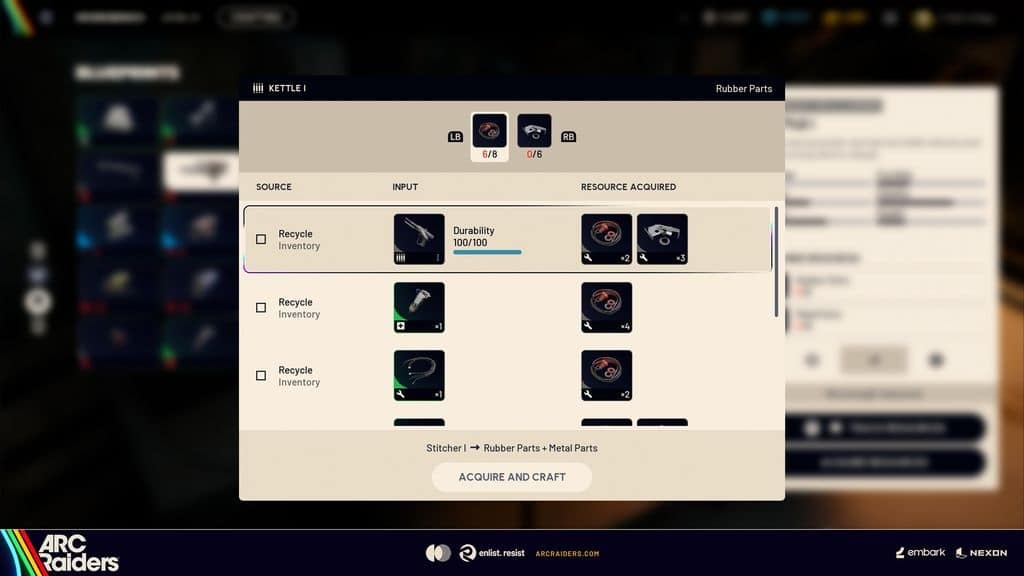1024x576 pixels.
Task: Check the Recycle box yielding four Rubber Parts
Action: [x=261, y=308]
